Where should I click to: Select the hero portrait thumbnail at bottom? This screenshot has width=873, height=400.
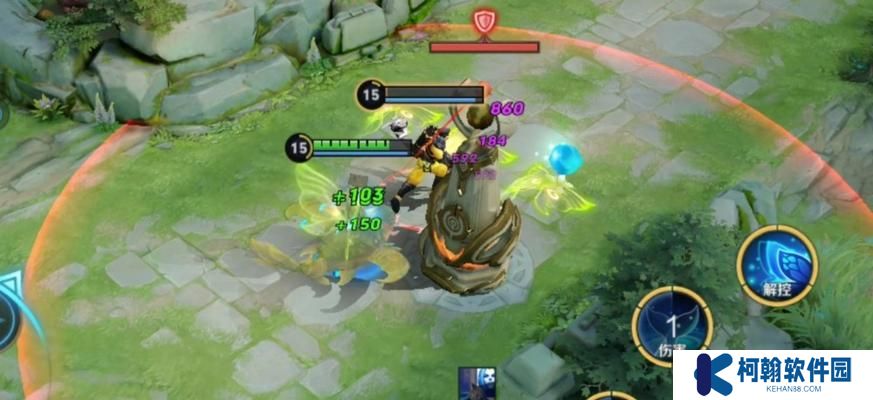point(476,384)
